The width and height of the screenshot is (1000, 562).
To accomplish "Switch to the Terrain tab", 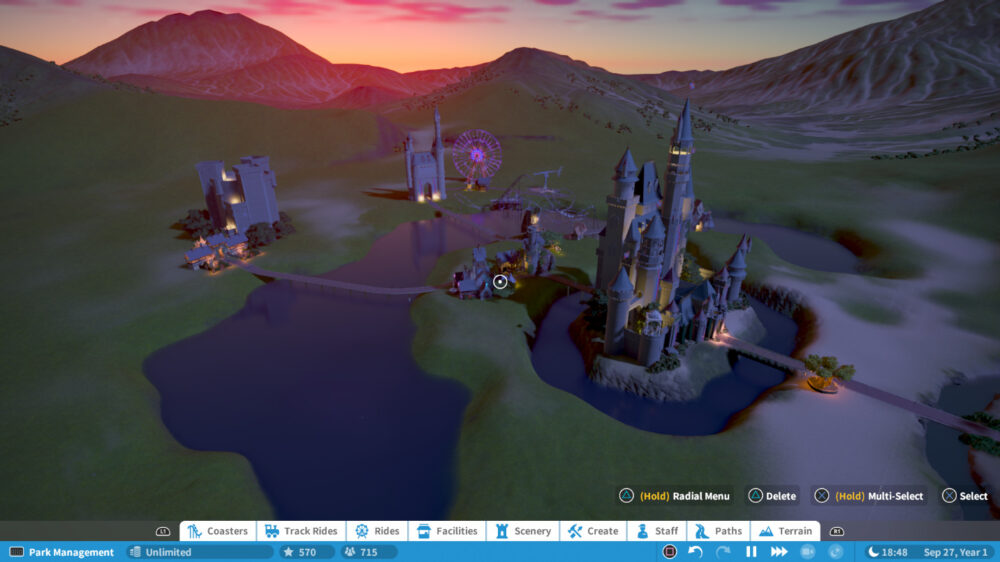I will click(785, 531).
